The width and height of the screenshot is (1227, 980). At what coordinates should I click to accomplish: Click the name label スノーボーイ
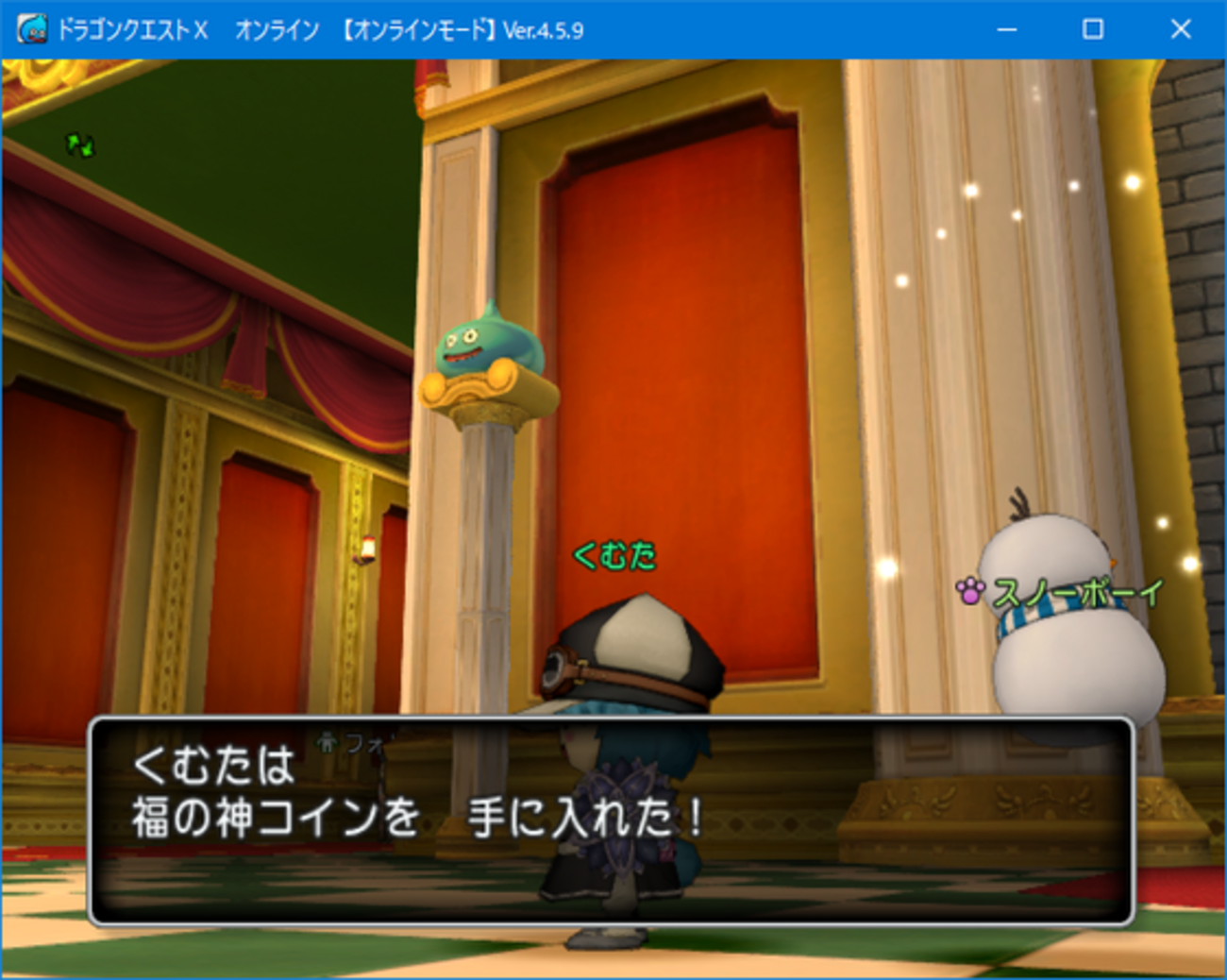[1079, 592]
